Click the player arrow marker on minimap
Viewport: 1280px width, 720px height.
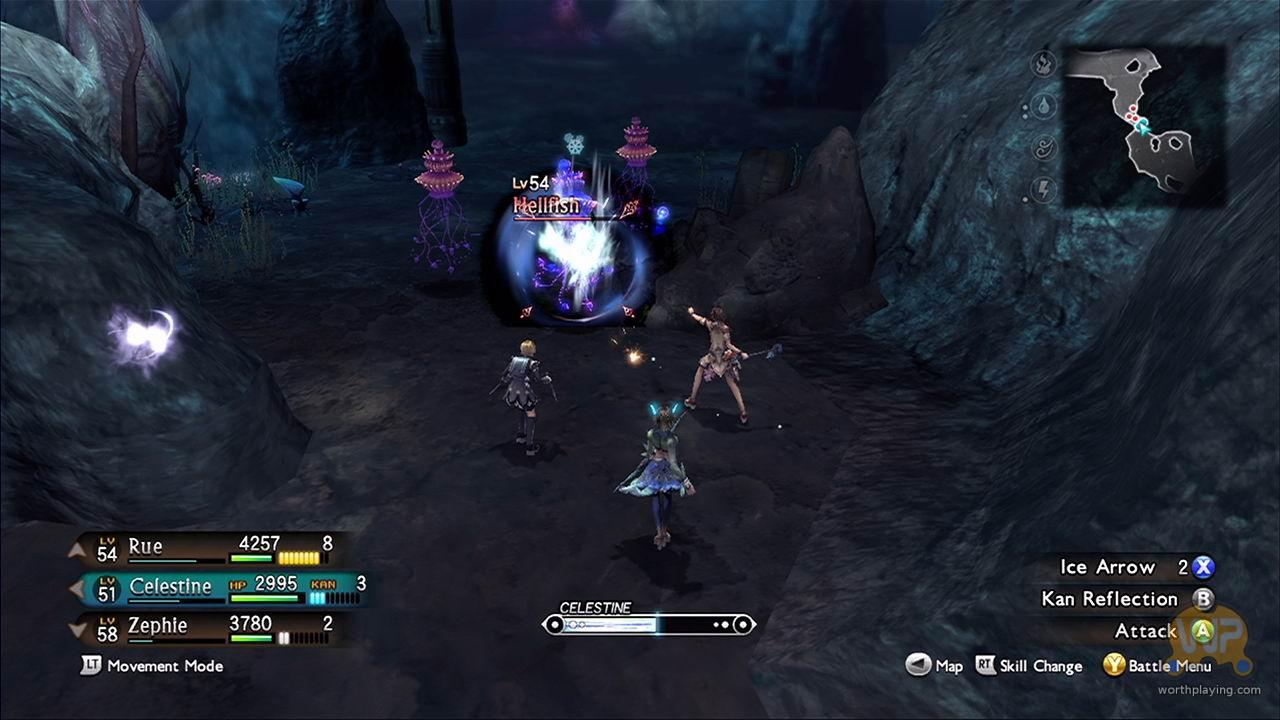coord(1141,124)
